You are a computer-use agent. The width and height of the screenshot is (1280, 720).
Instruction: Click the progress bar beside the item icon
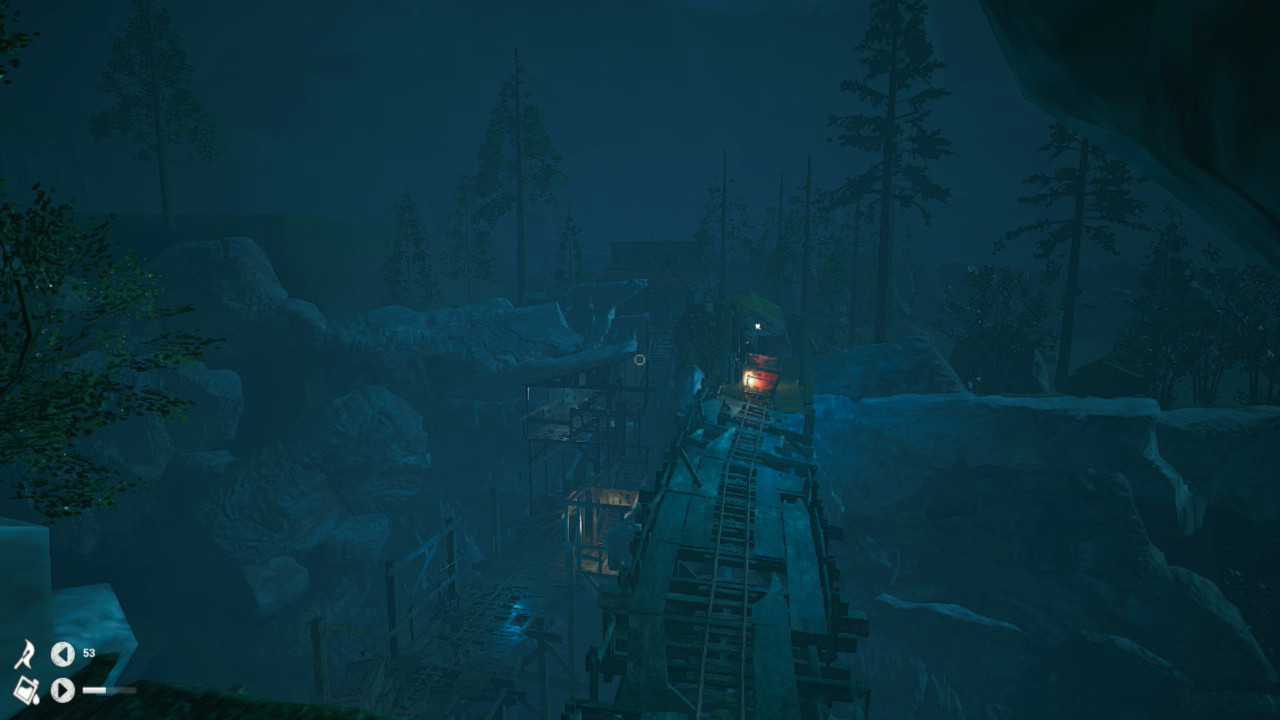(110, 690)
